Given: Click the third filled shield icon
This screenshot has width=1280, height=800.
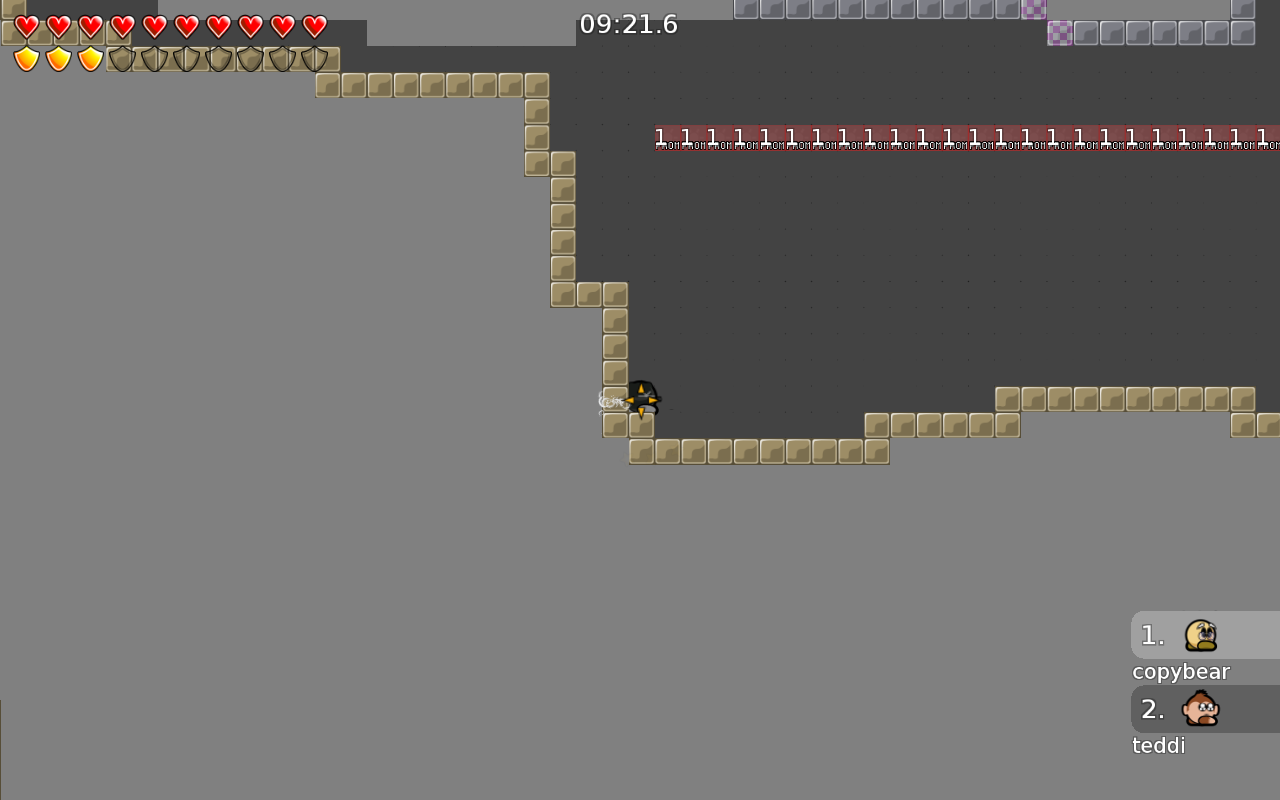Looking at the screenshot, I should tap(89, 59).
